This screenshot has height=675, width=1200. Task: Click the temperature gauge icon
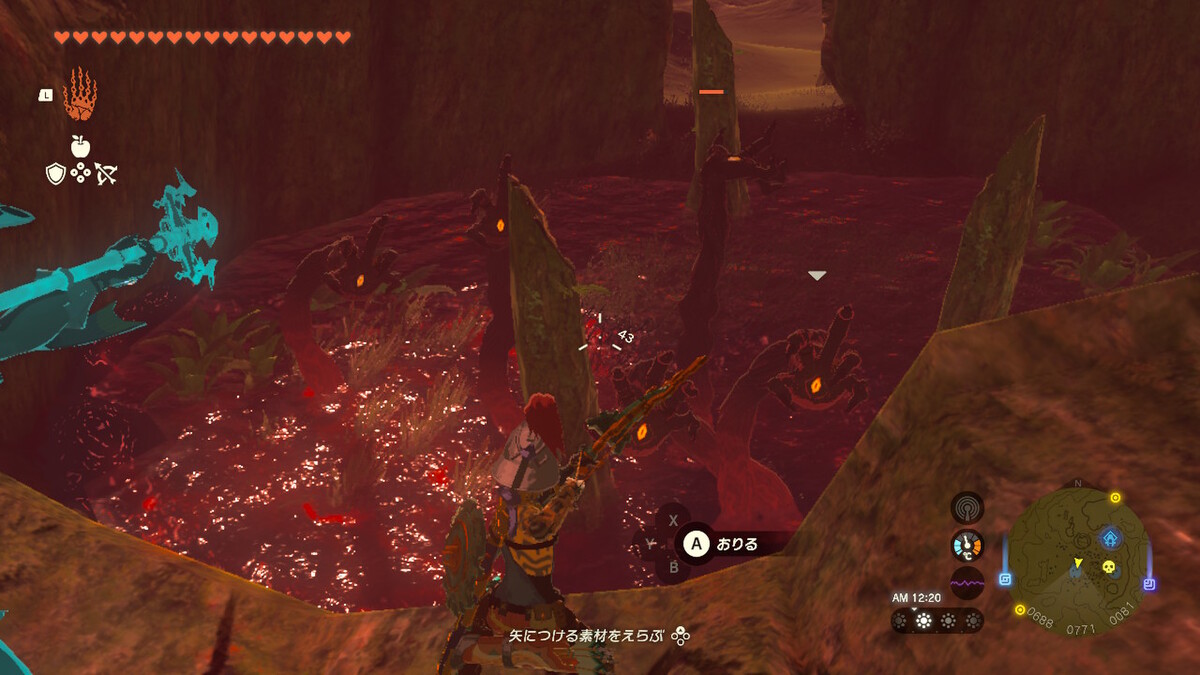[967, 545]
